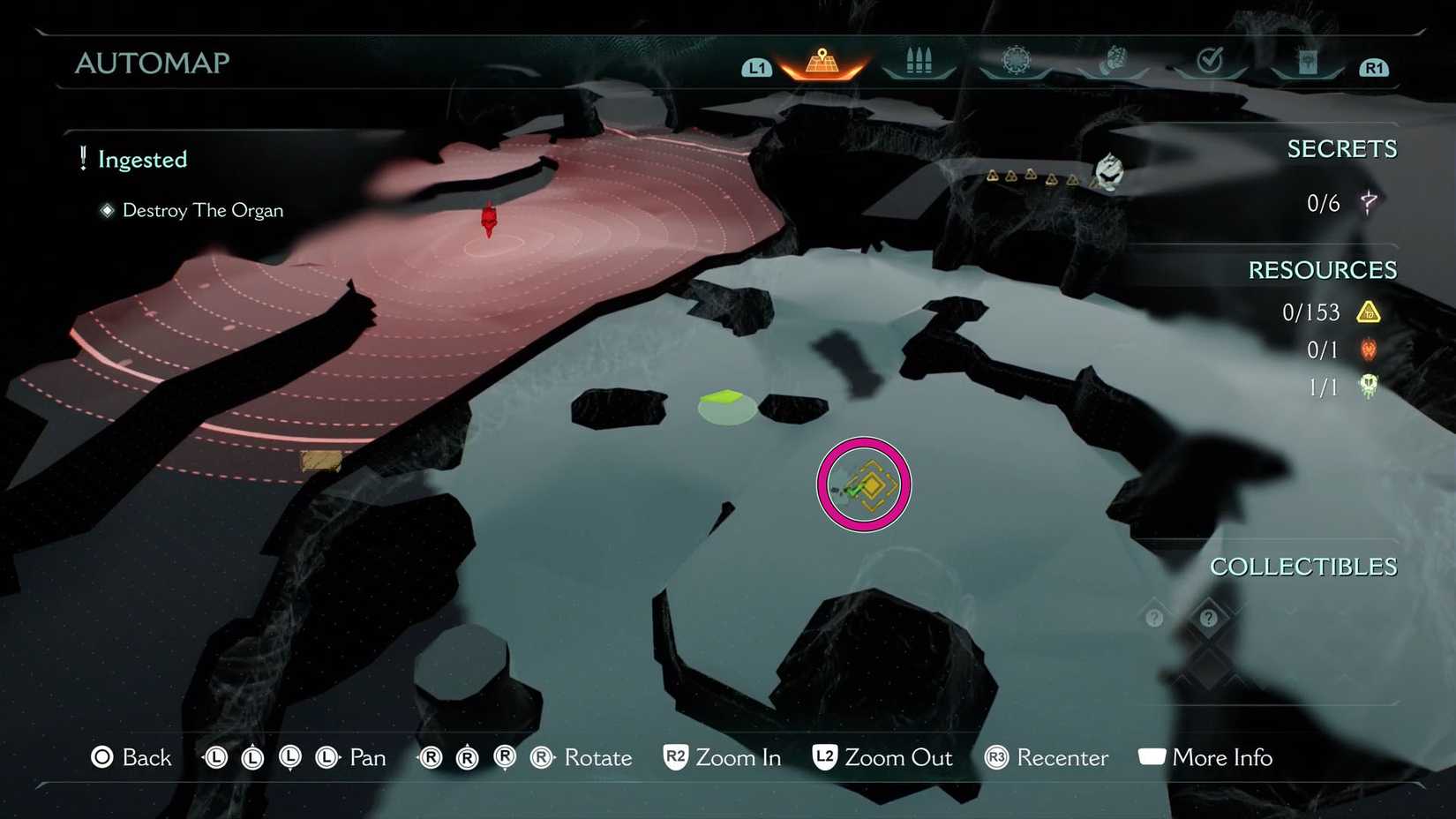Select the second question mark collectible slot
This screenshot has height=819, width=1456.
(1208, 618)
